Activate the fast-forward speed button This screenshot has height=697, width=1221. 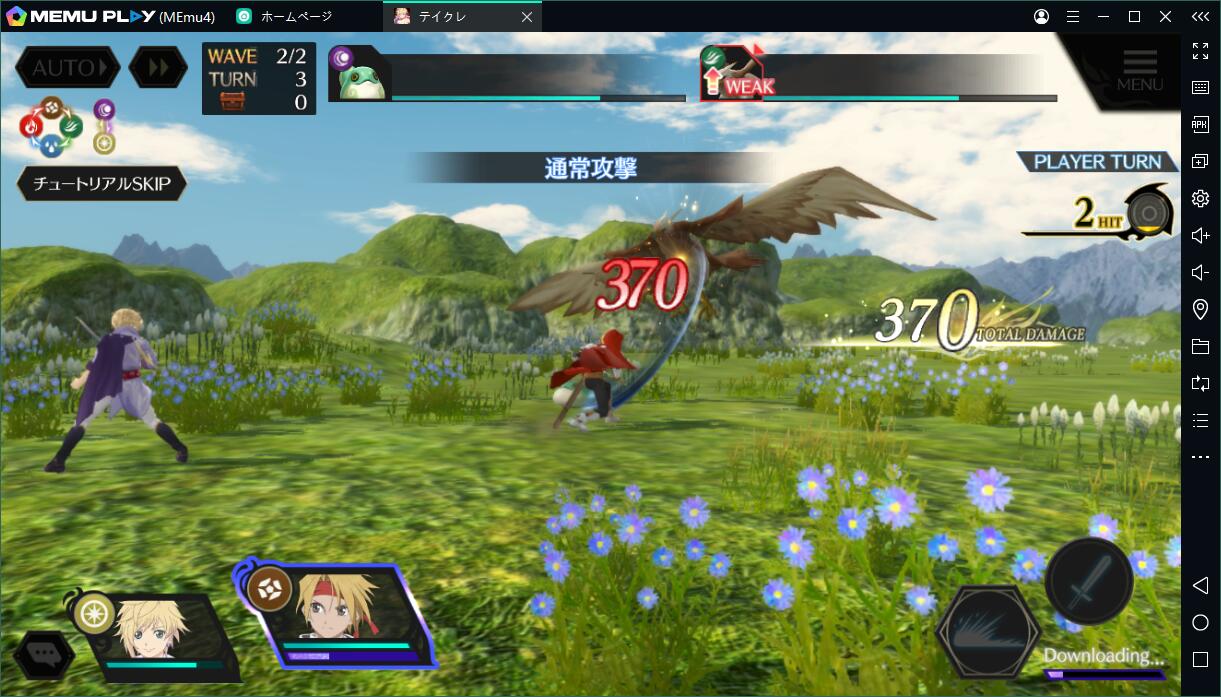point(158,68)
